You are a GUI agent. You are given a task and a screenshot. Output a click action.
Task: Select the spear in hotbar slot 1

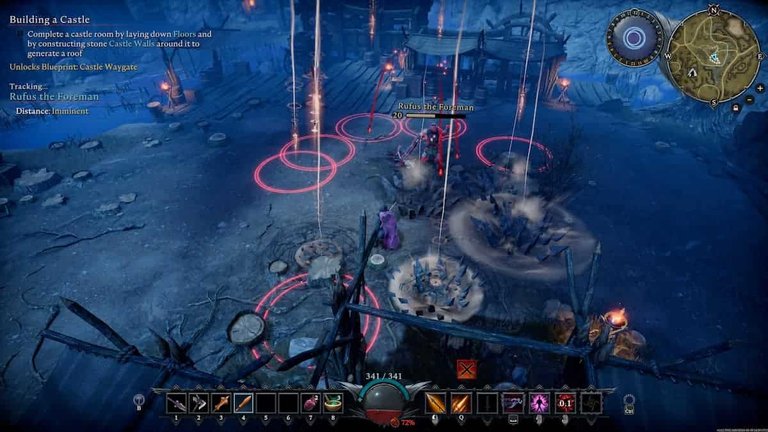(176, 402)
